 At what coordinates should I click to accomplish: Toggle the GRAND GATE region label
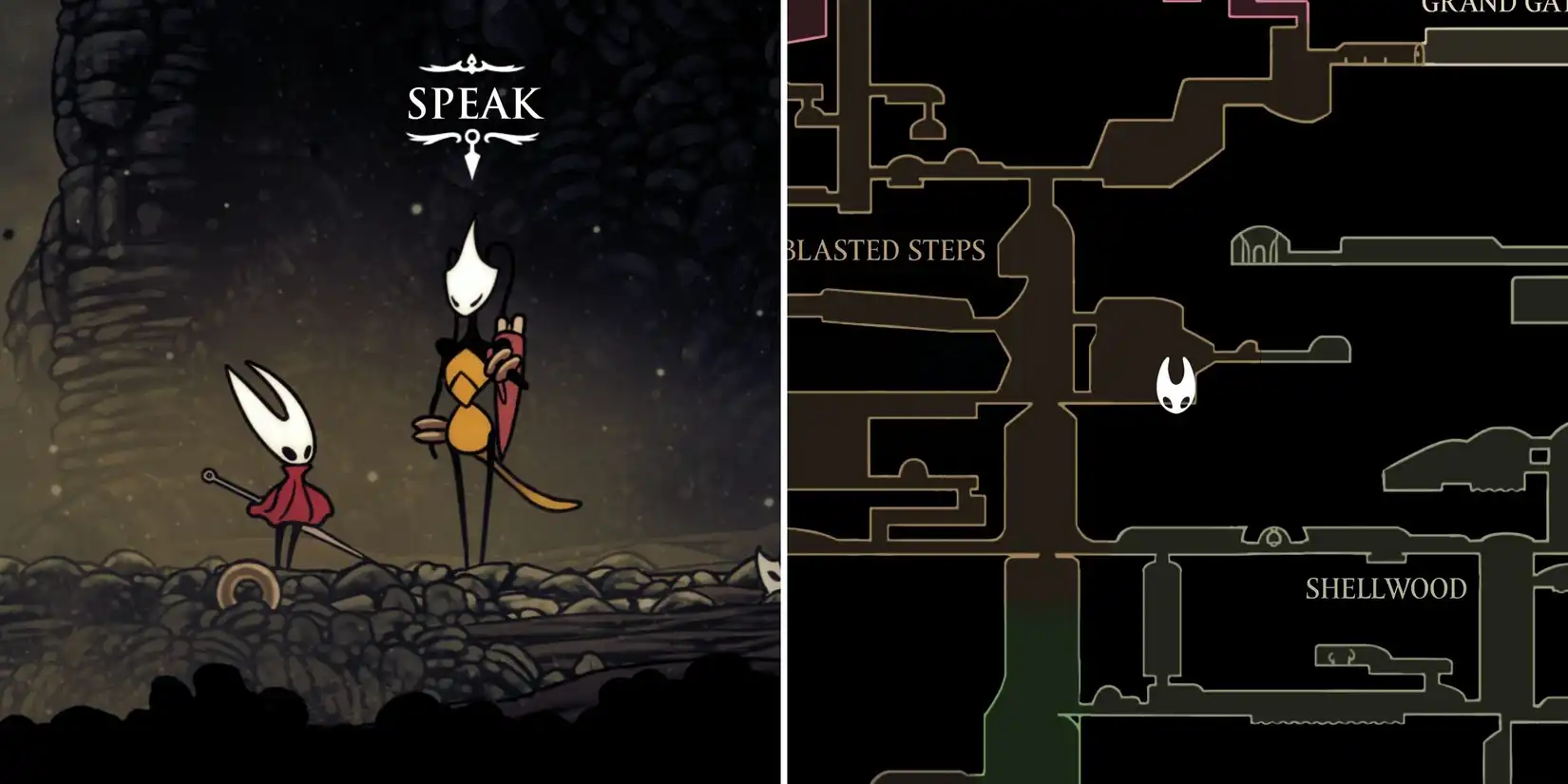[1492, 10]
